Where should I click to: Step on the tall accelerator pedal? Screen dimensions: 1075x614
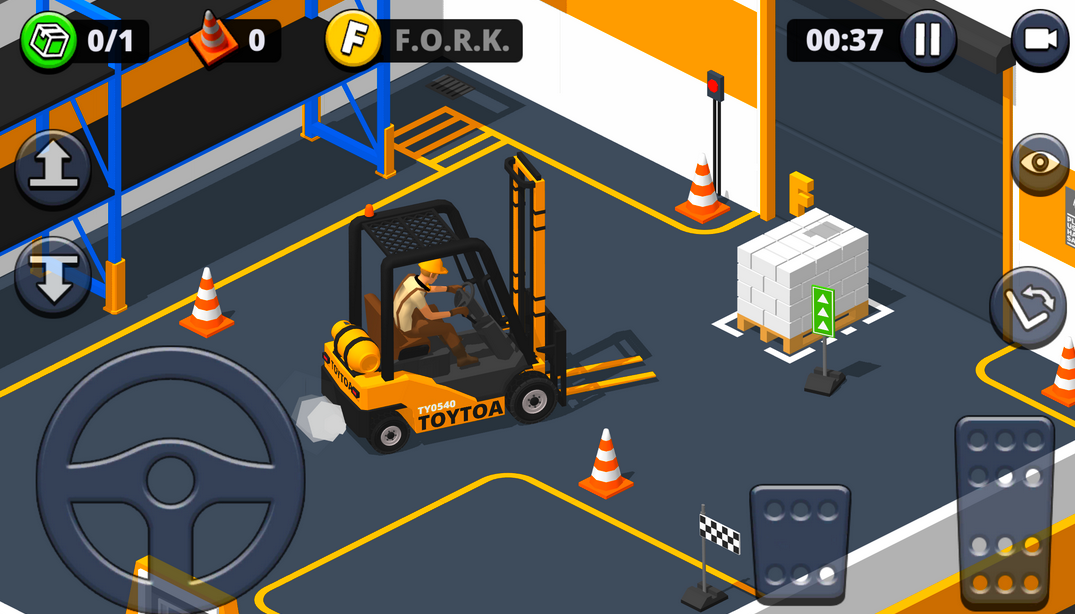point(1004,510)
